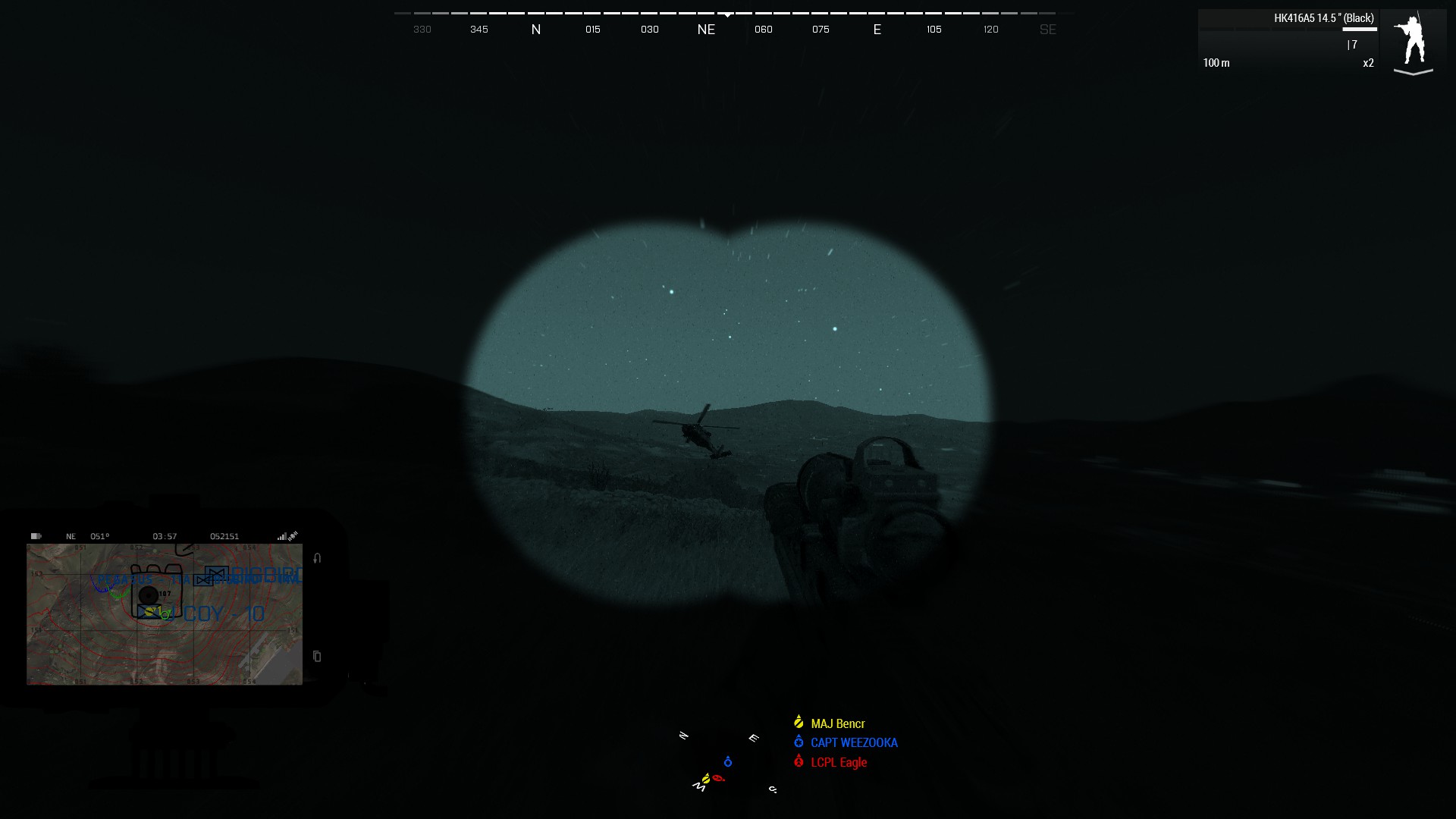Click LCPL Eagle's red unit symbol
The width and height of the screenshot is (1456, 819).
798,762
